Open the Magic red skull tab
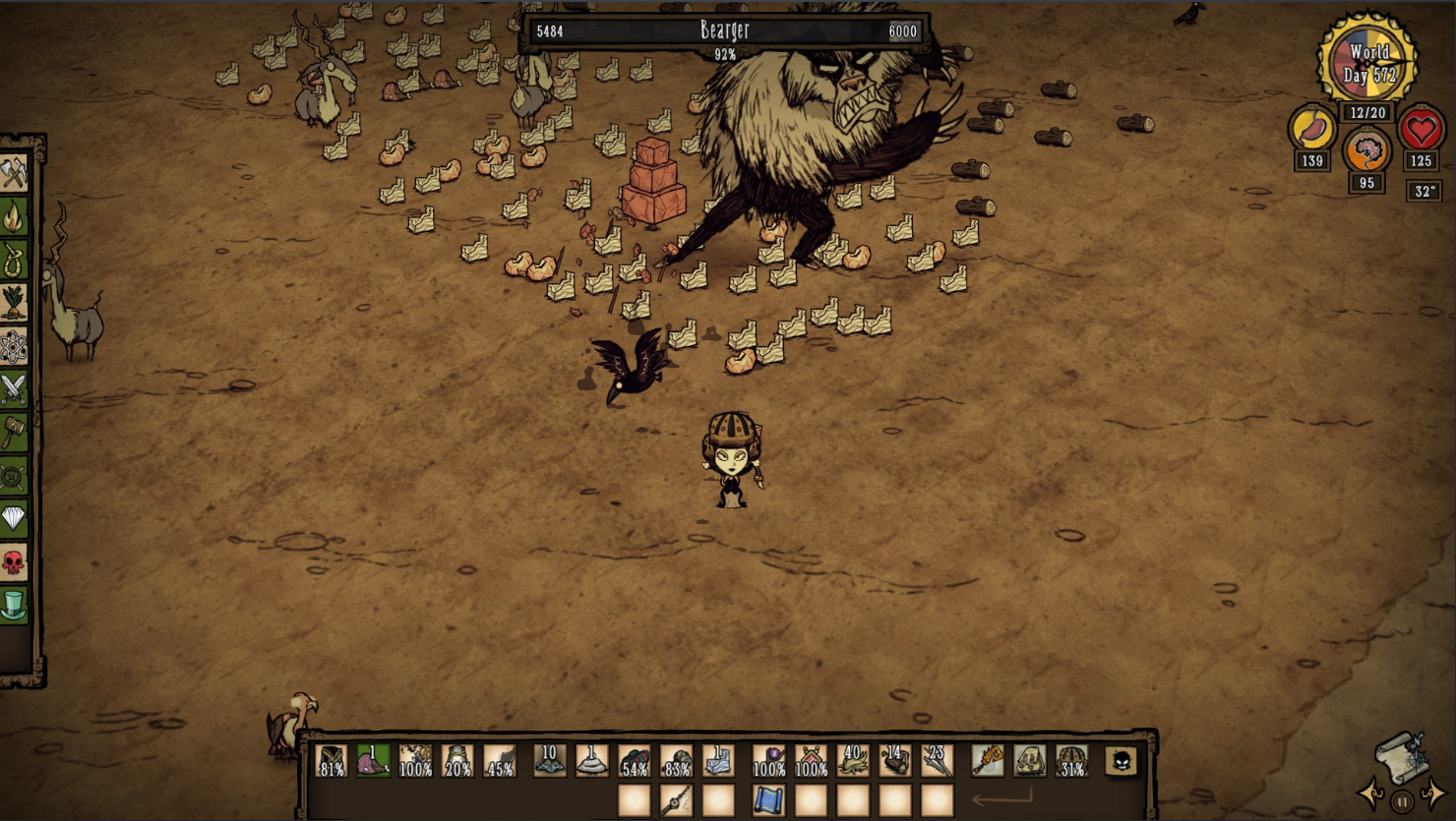 coord(14,561)
